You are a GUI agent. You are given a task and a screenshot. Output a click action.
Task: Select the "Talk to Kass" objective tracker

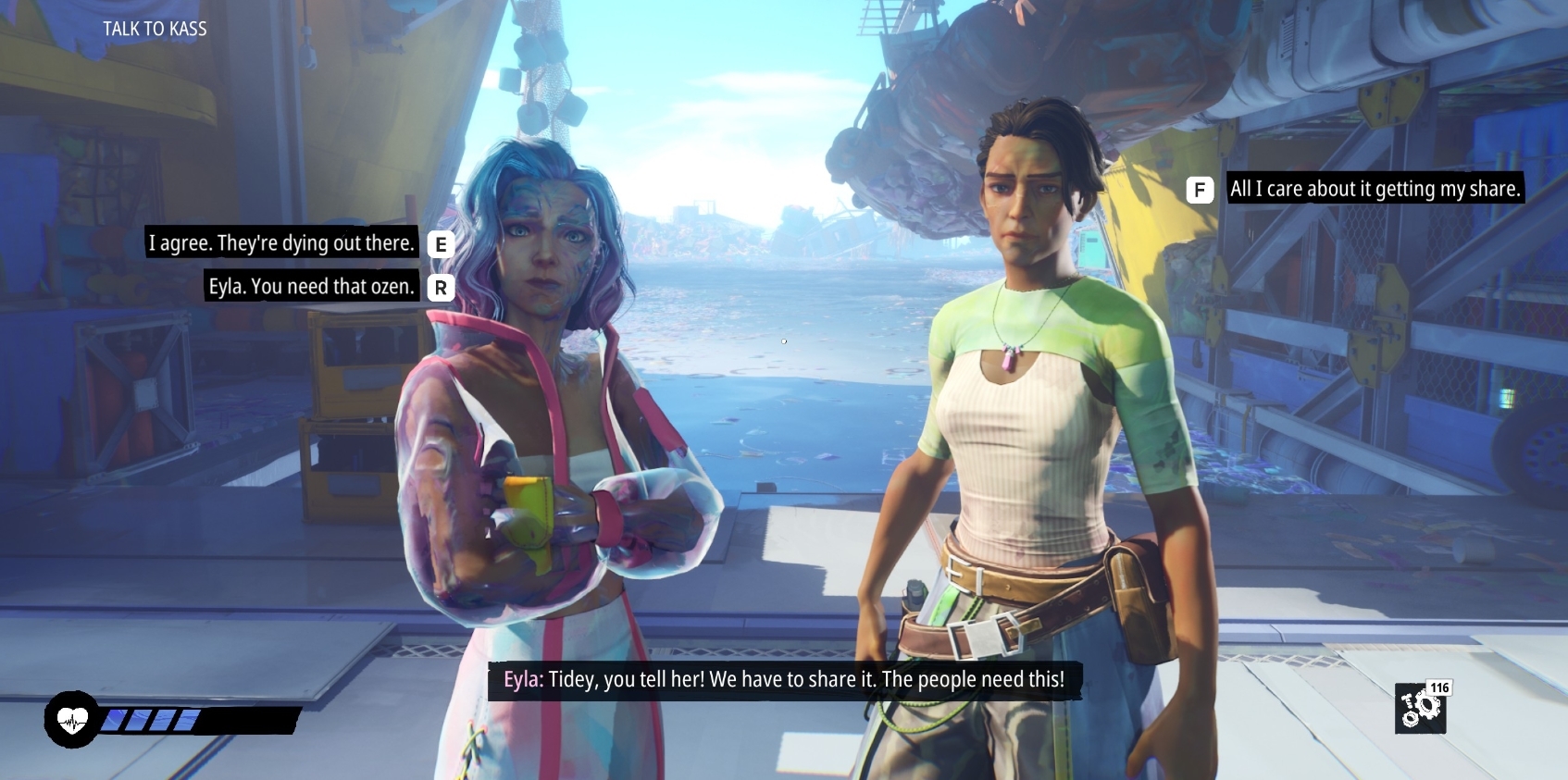click(155, 29)
